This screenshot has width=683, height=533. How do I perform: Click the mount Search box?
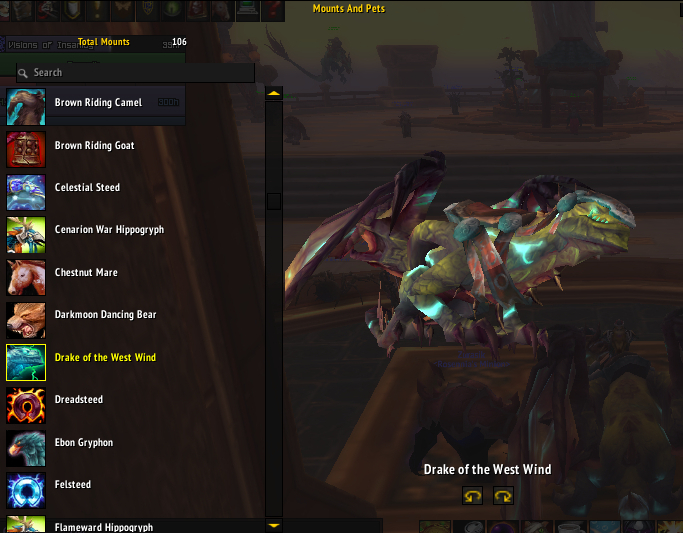[140, 73]
